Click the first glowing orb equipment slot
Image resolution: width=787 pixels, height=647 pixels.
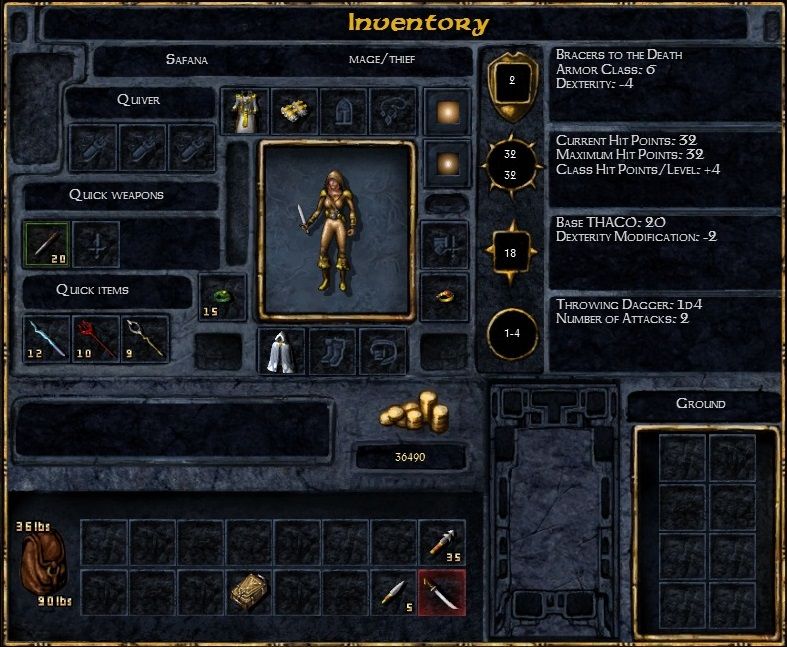(445, 110)
